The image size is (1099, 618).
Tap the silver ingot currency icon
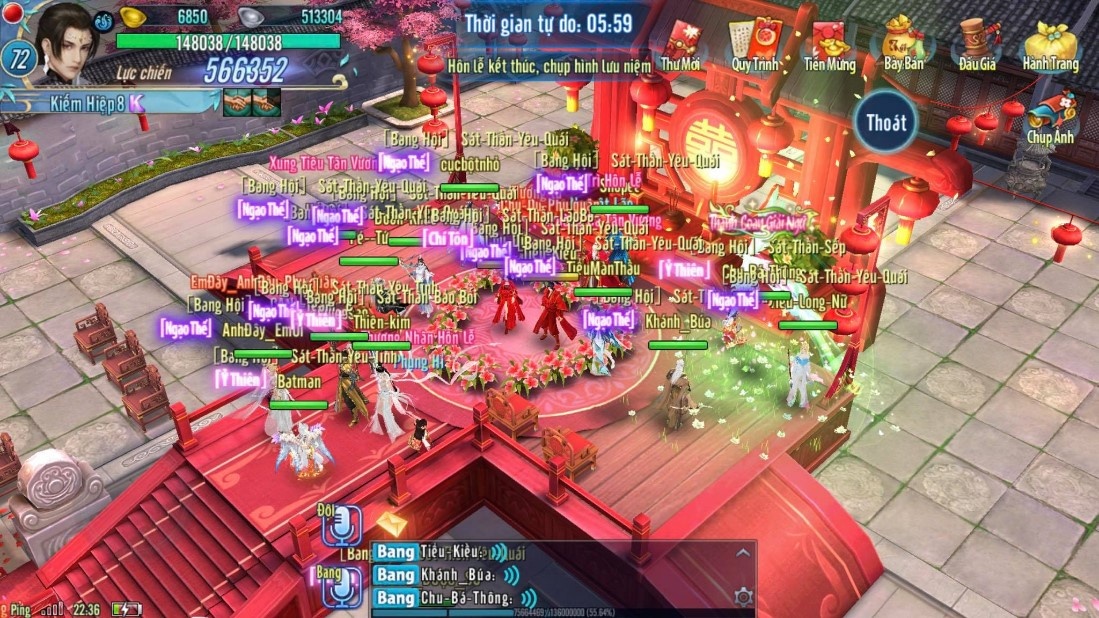point(251,16)
